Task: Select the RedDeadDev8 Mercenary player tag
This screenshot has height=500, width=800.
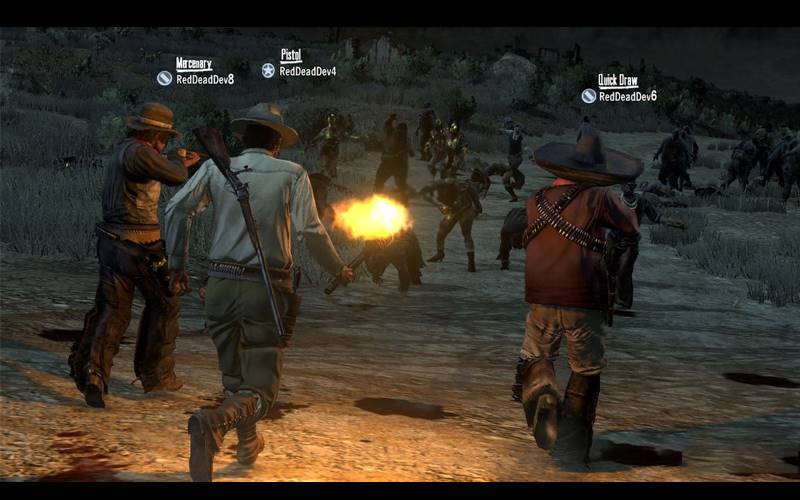Action: 196,71
